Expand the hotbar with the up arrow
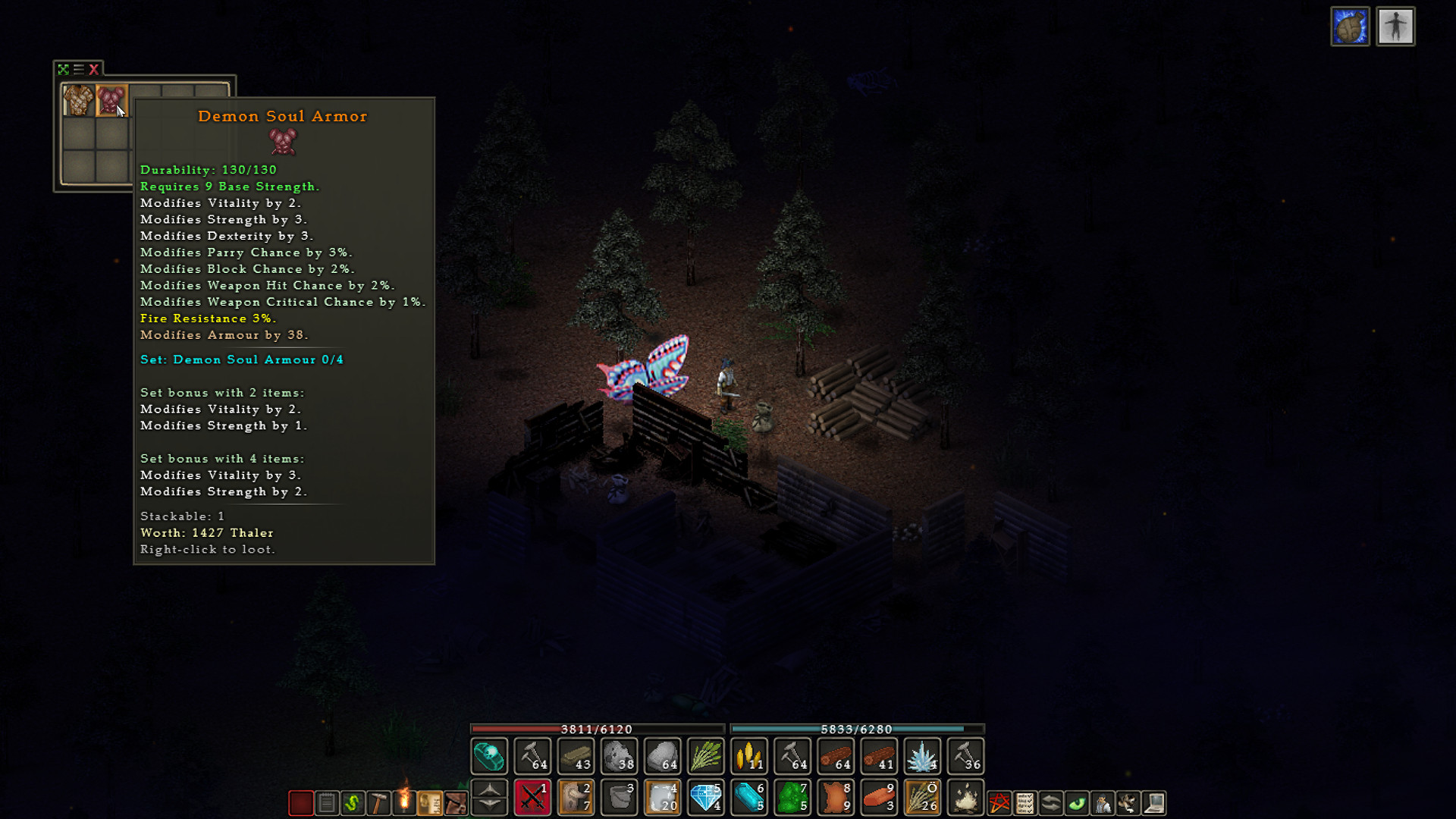Viewport: 1456px width, 819px height. [x=488, y=790]
